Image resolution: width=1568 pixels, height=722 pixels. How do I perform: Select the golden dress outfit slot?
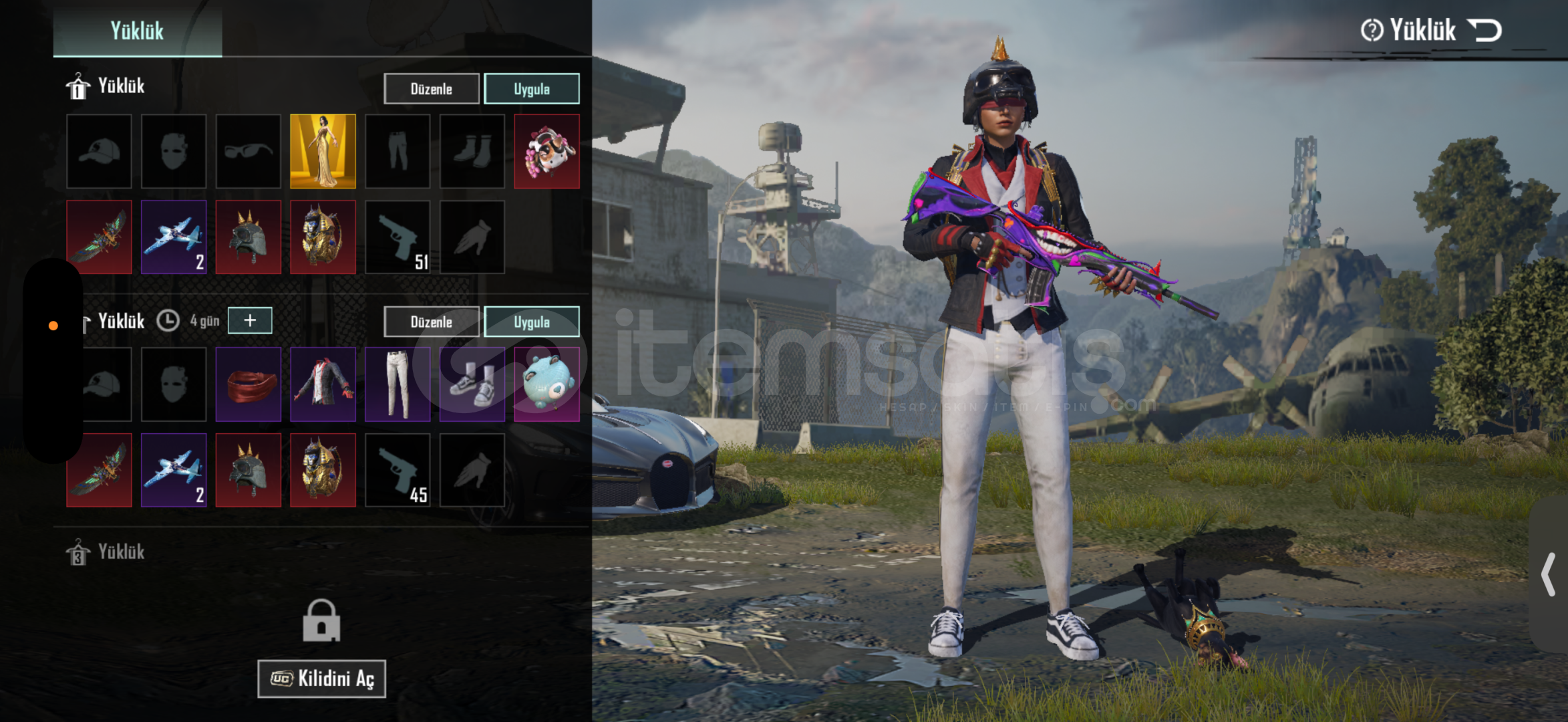(323, 151)
